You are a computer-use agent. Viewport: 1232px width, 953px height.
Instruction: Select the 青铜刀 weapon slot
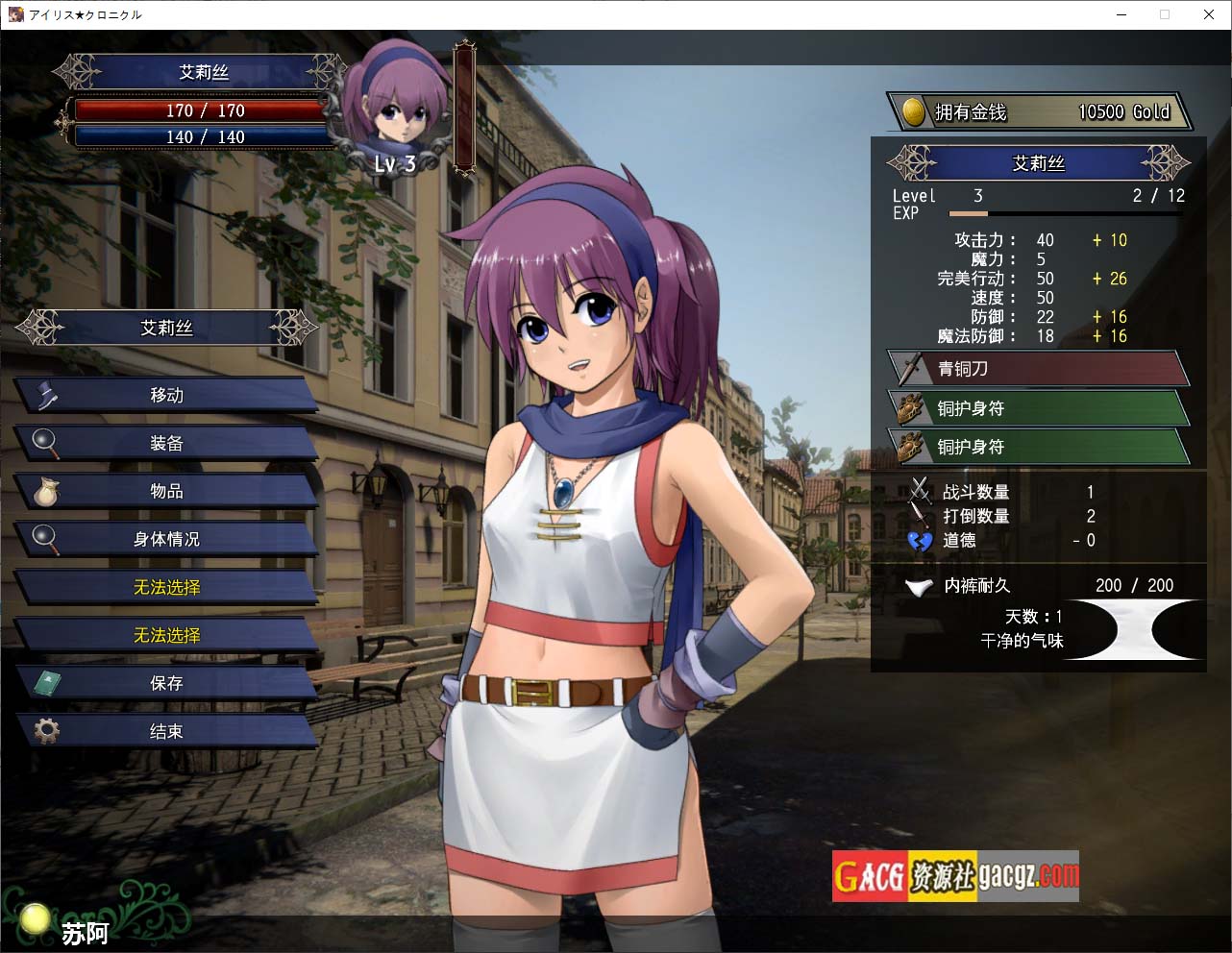[x=1038, y=369]
